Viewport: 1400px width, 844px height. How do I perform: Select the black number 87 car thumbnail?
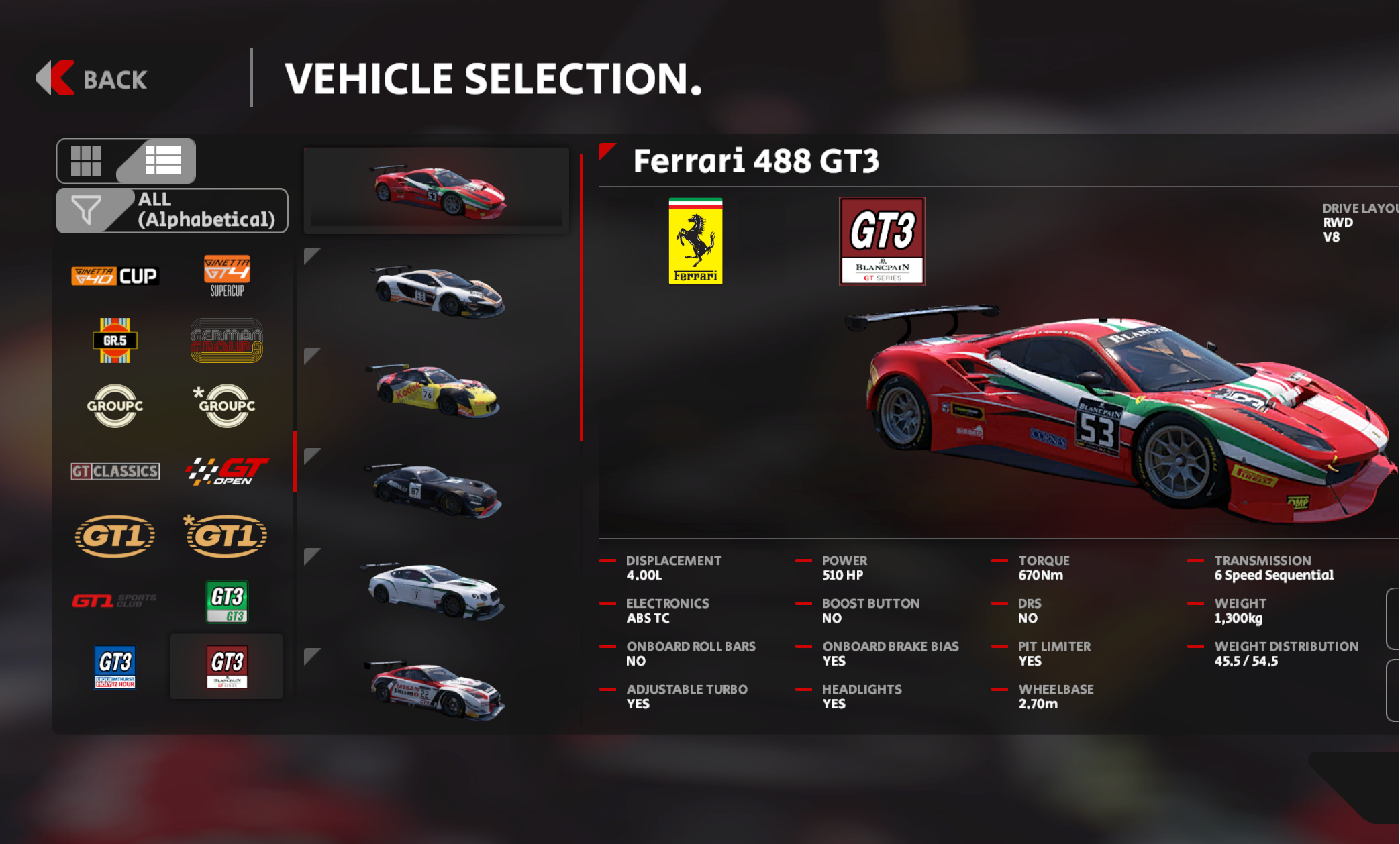tap(437, 491)
